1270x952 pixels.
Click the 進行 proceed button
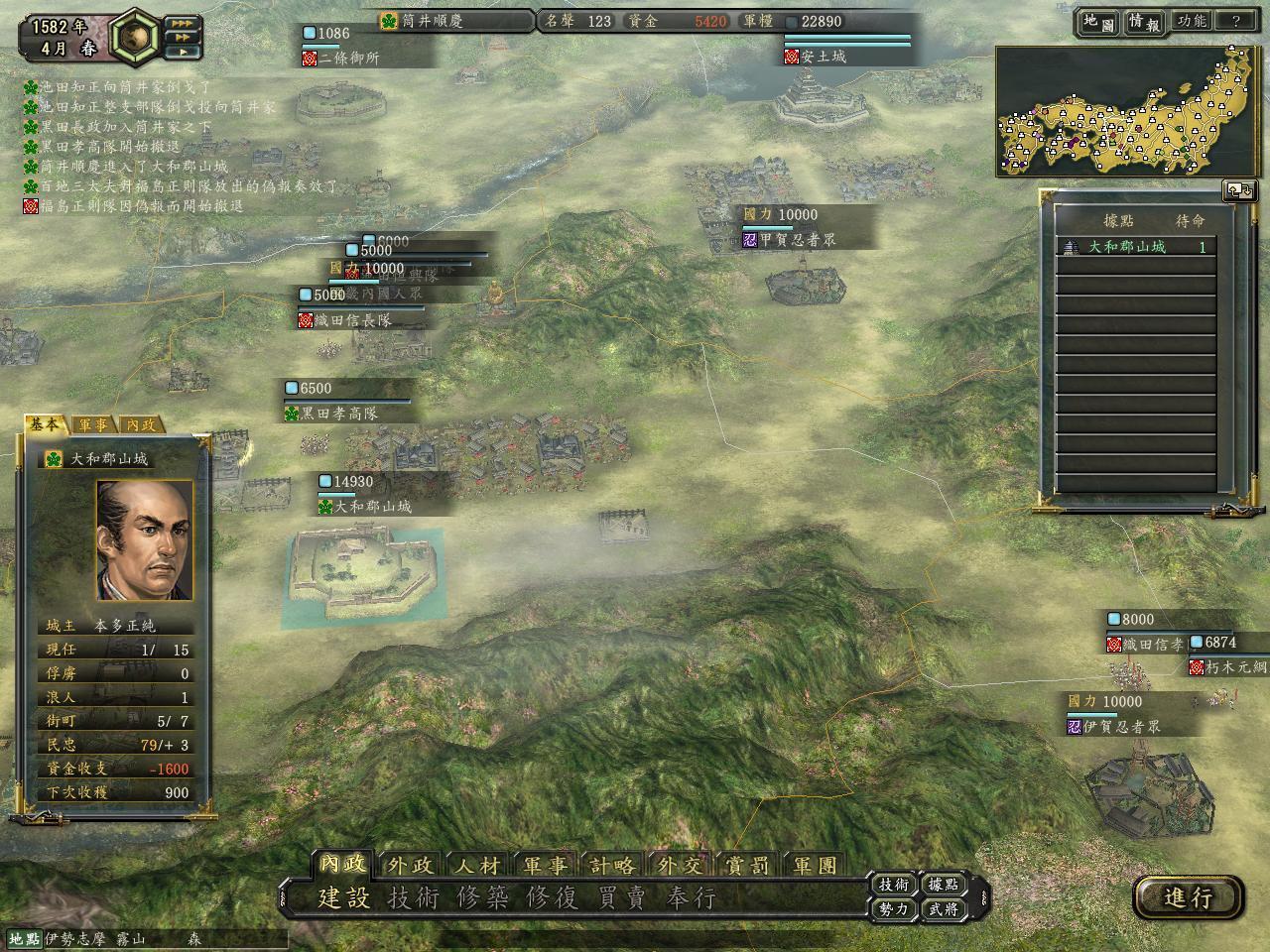coord(1188,897)
